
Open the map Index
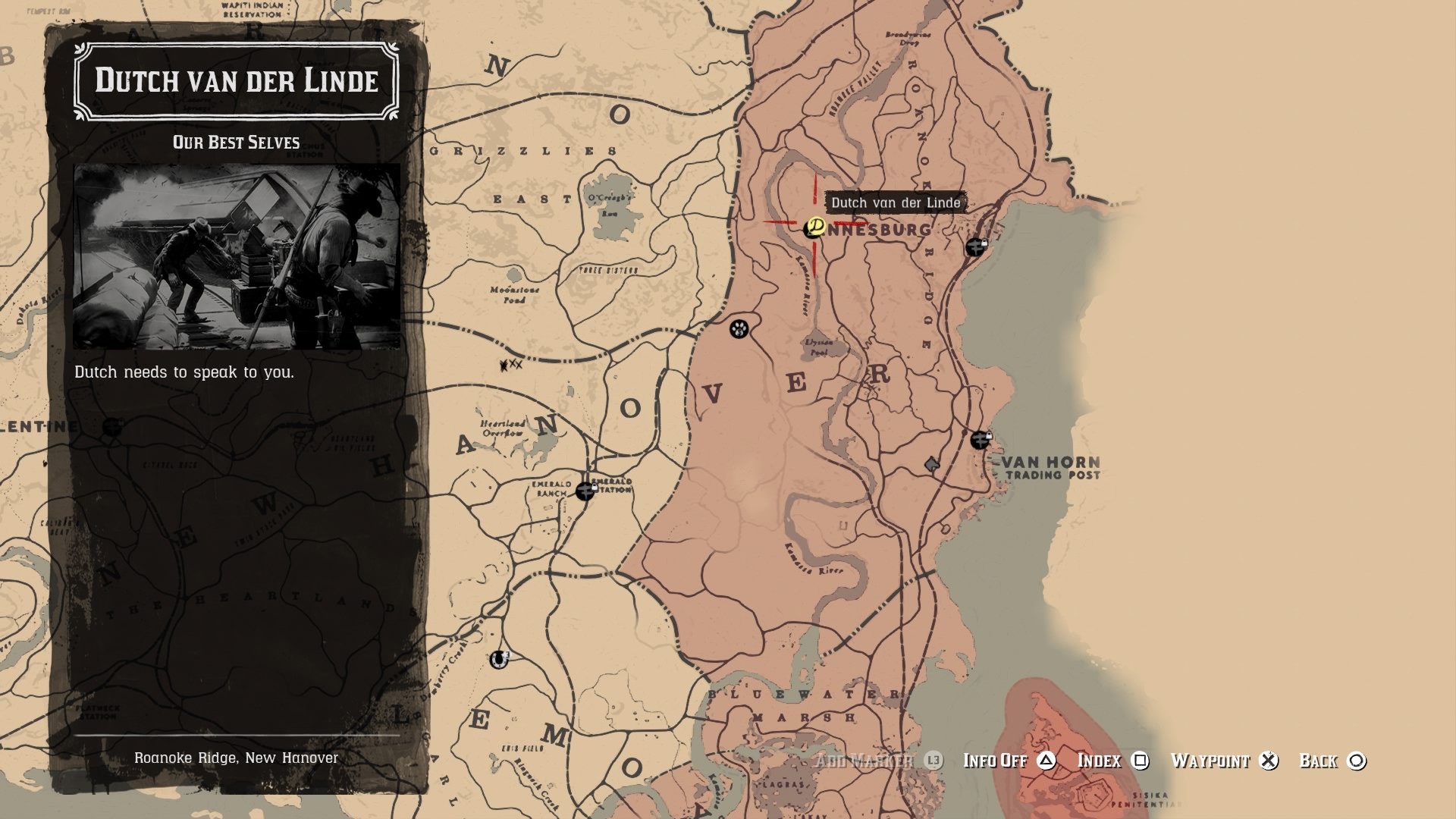click(x=1099, y=761)
